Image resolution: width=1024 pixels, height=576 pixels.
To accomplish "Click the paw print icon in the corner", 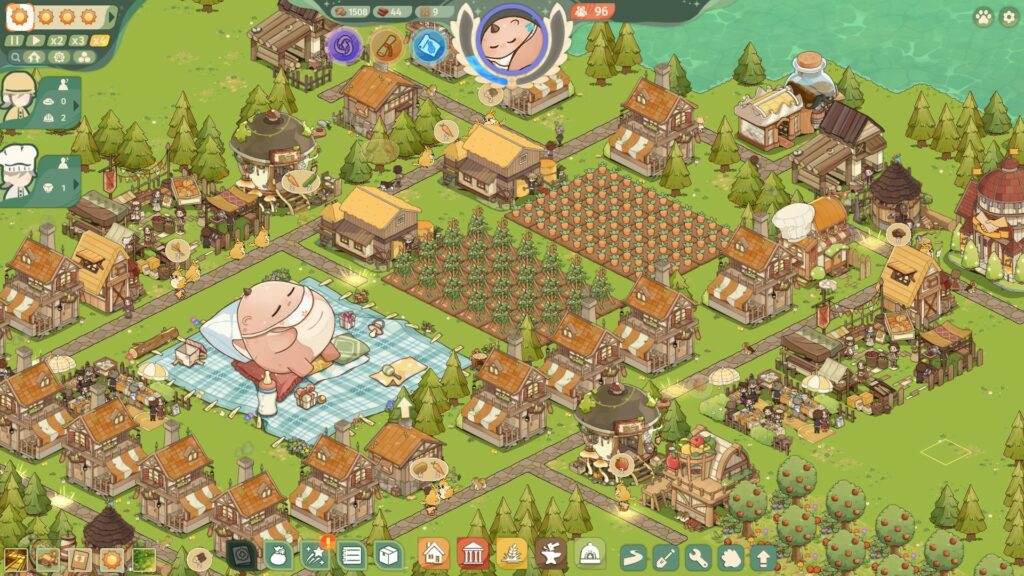I will [x=983, y=17].
